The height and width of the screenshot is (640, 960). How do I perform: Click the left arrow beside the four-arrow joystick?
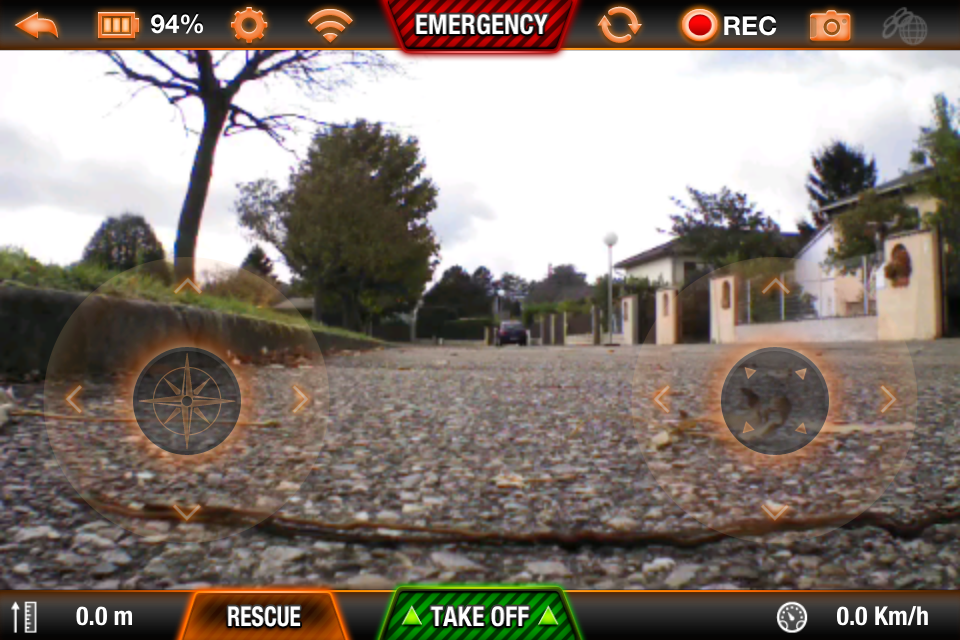point(661,400)
